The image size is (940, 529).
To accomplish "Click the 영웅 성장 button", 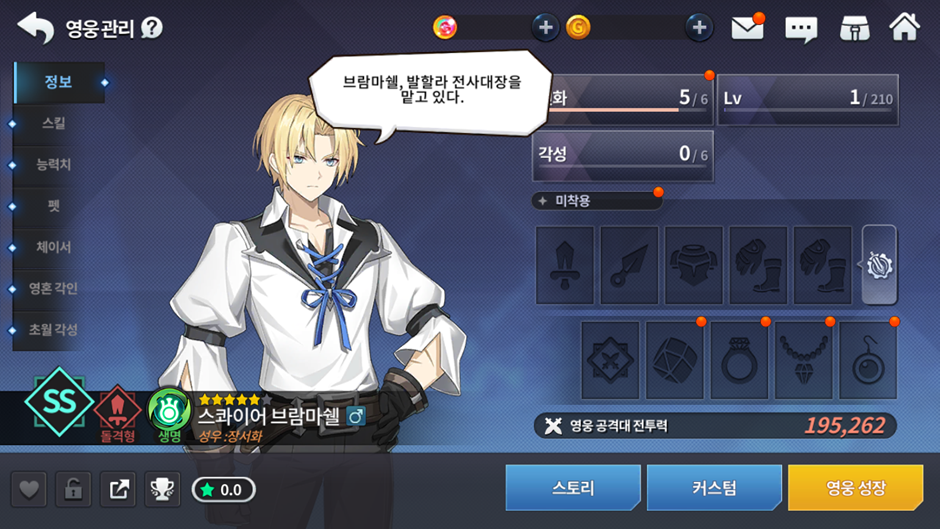I will [x=855, y=488].
